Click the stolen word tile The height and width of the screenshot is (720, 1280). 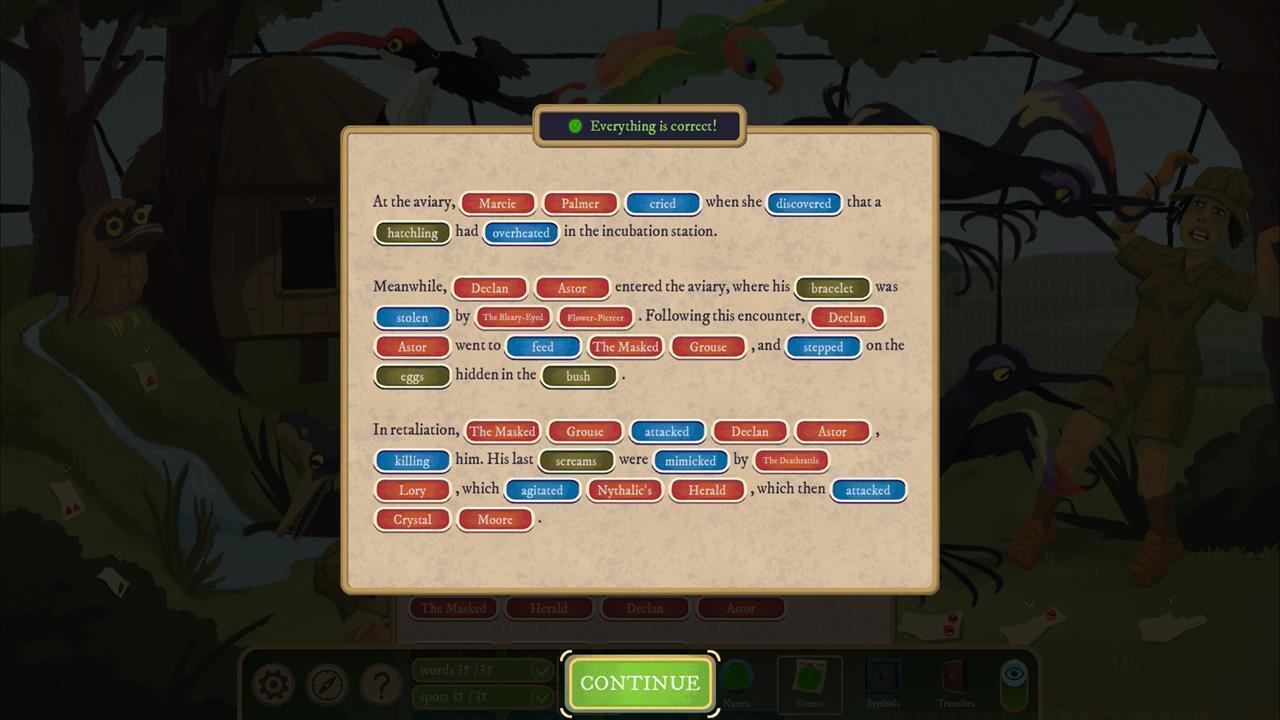pos(411,317)
